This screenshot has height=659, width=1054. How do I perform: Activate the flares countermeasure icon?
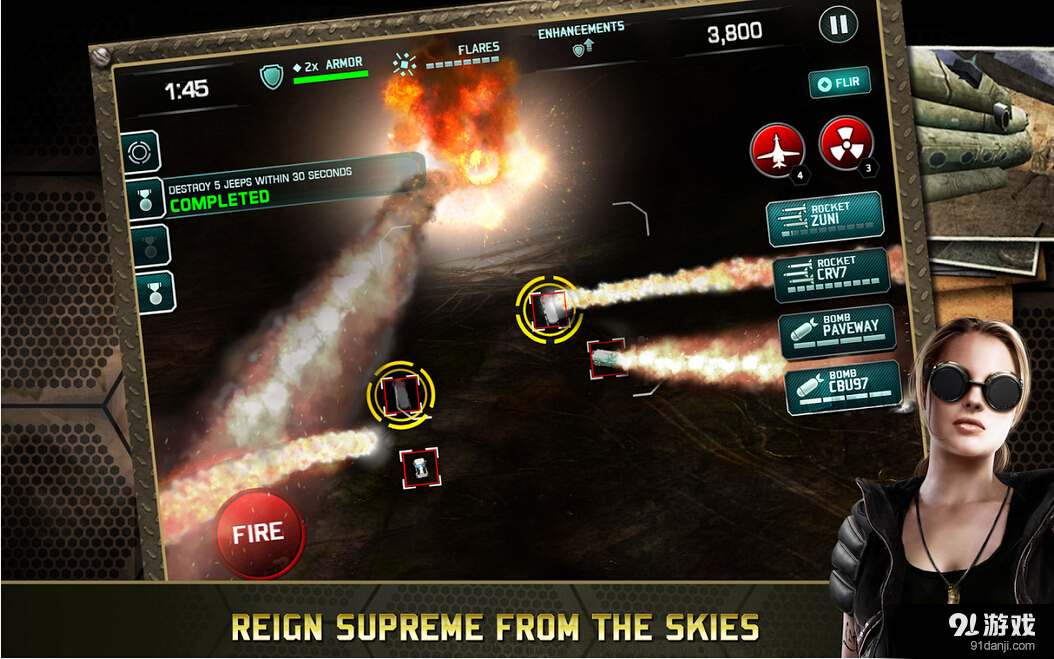(404, 66)
